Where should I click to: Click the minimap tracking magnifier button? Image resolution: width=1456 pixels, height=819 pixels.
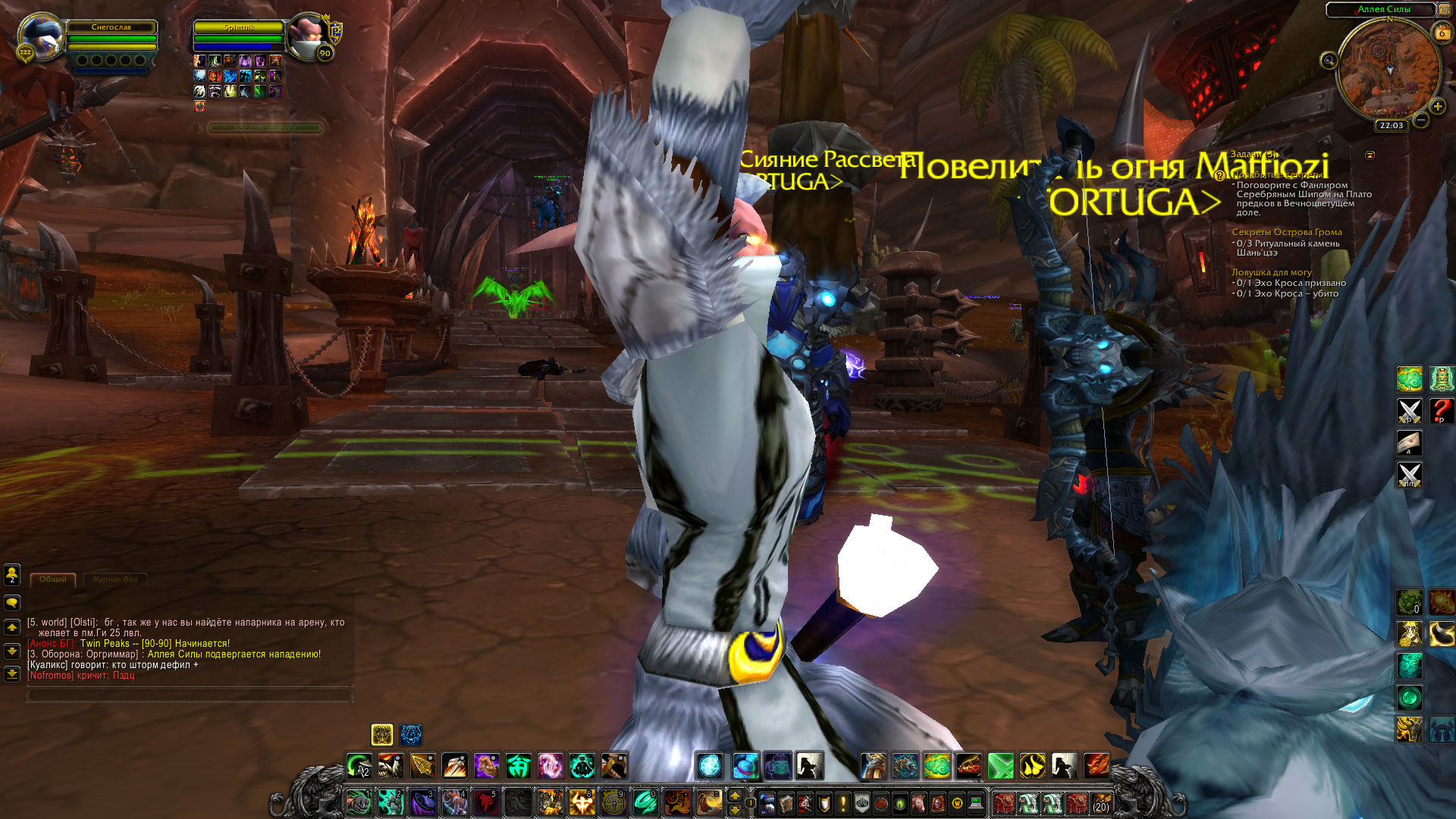tap(1329, 61)
